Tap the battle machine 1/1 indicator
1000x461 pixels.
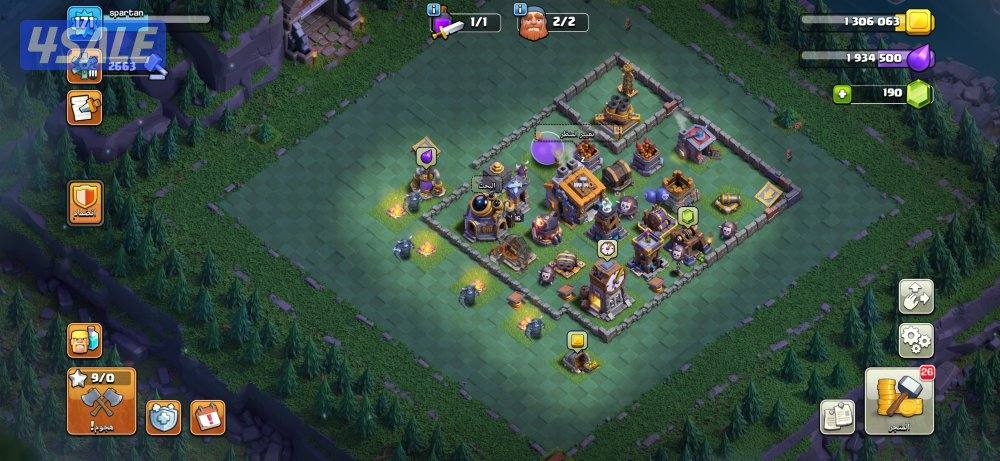tap(466, 23)
